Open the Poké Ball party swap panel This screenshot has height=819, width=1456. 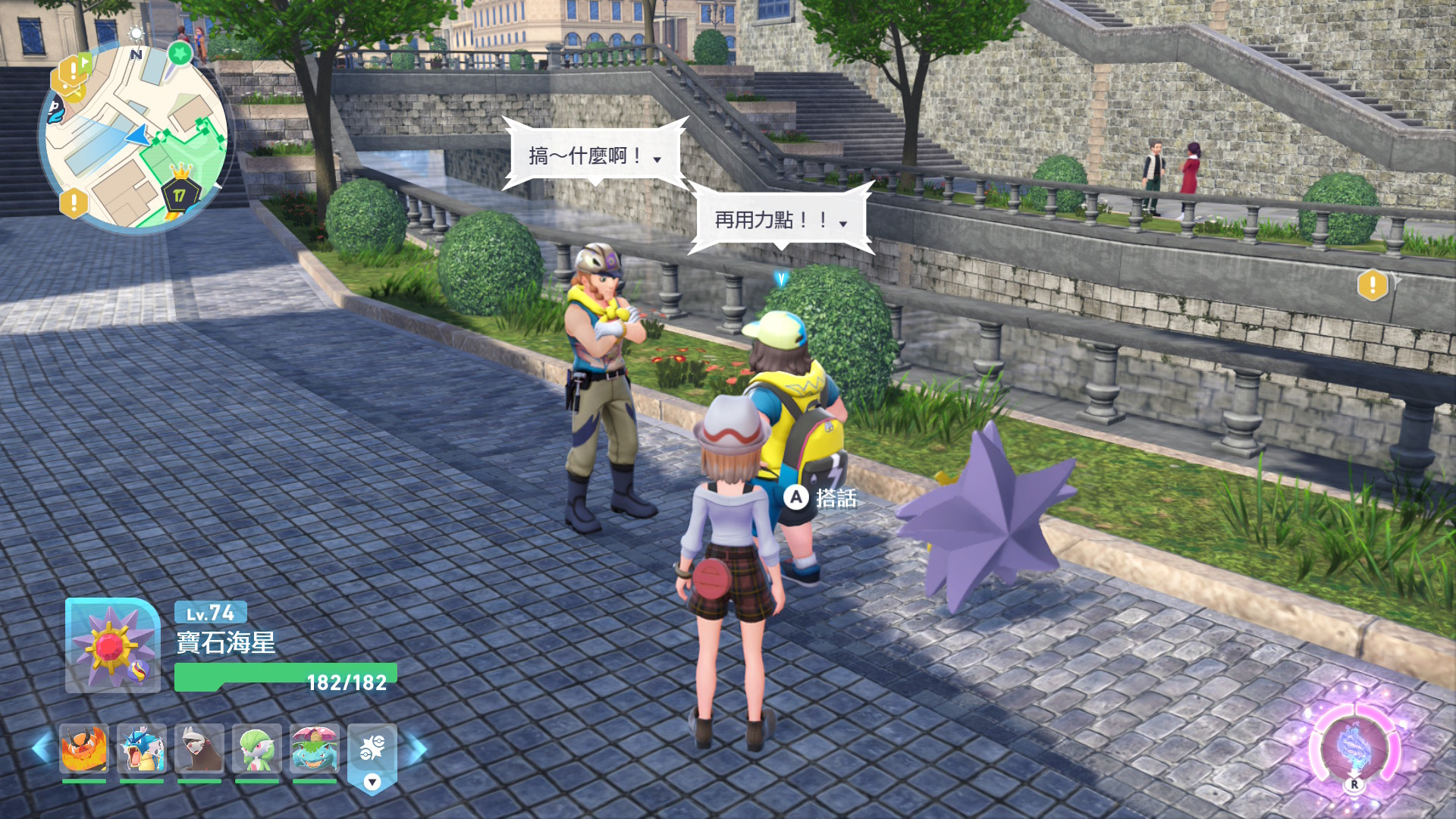(372, 755)
